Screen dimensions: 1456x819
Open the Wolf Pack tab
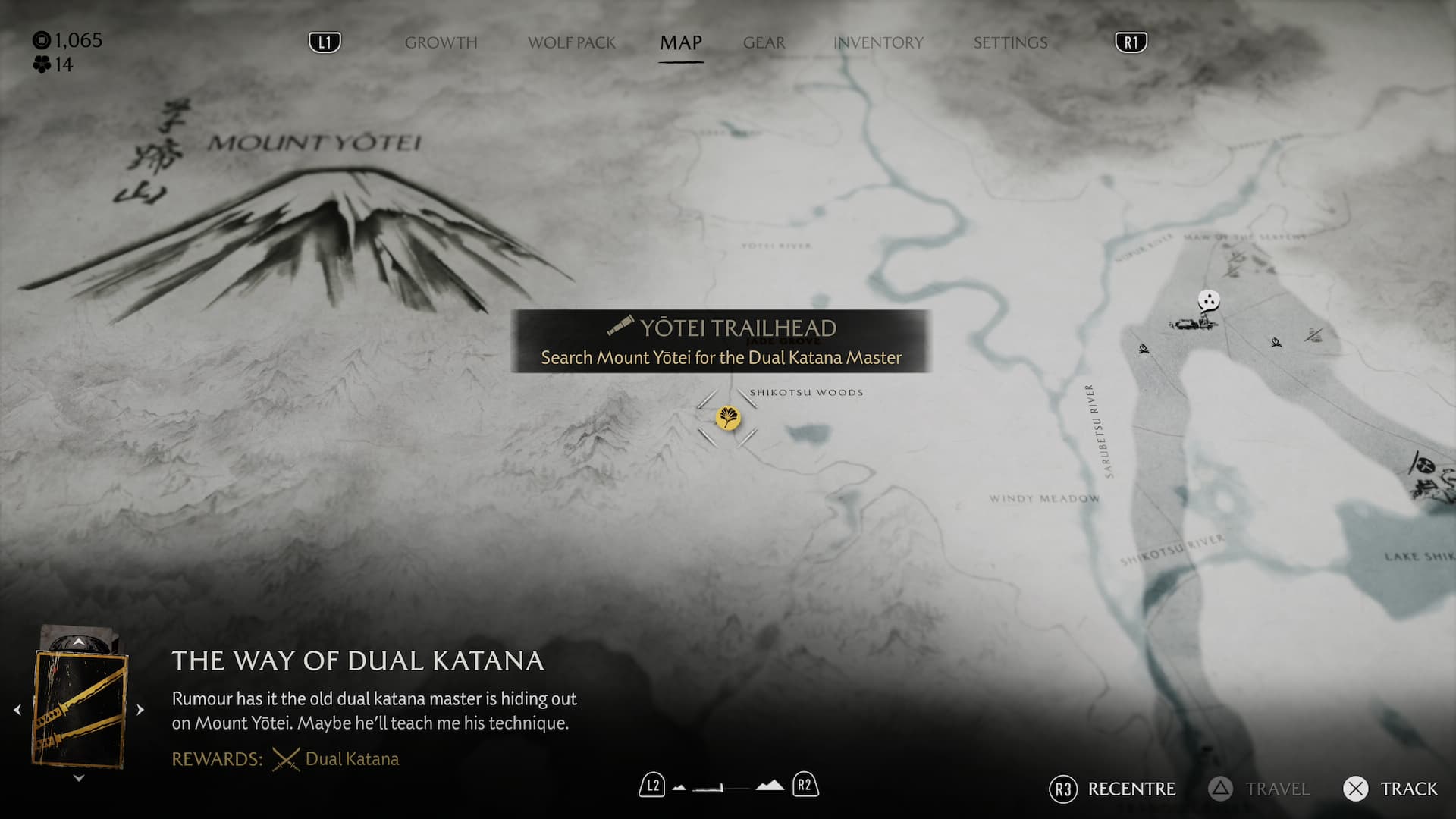(x=572, y=42)
